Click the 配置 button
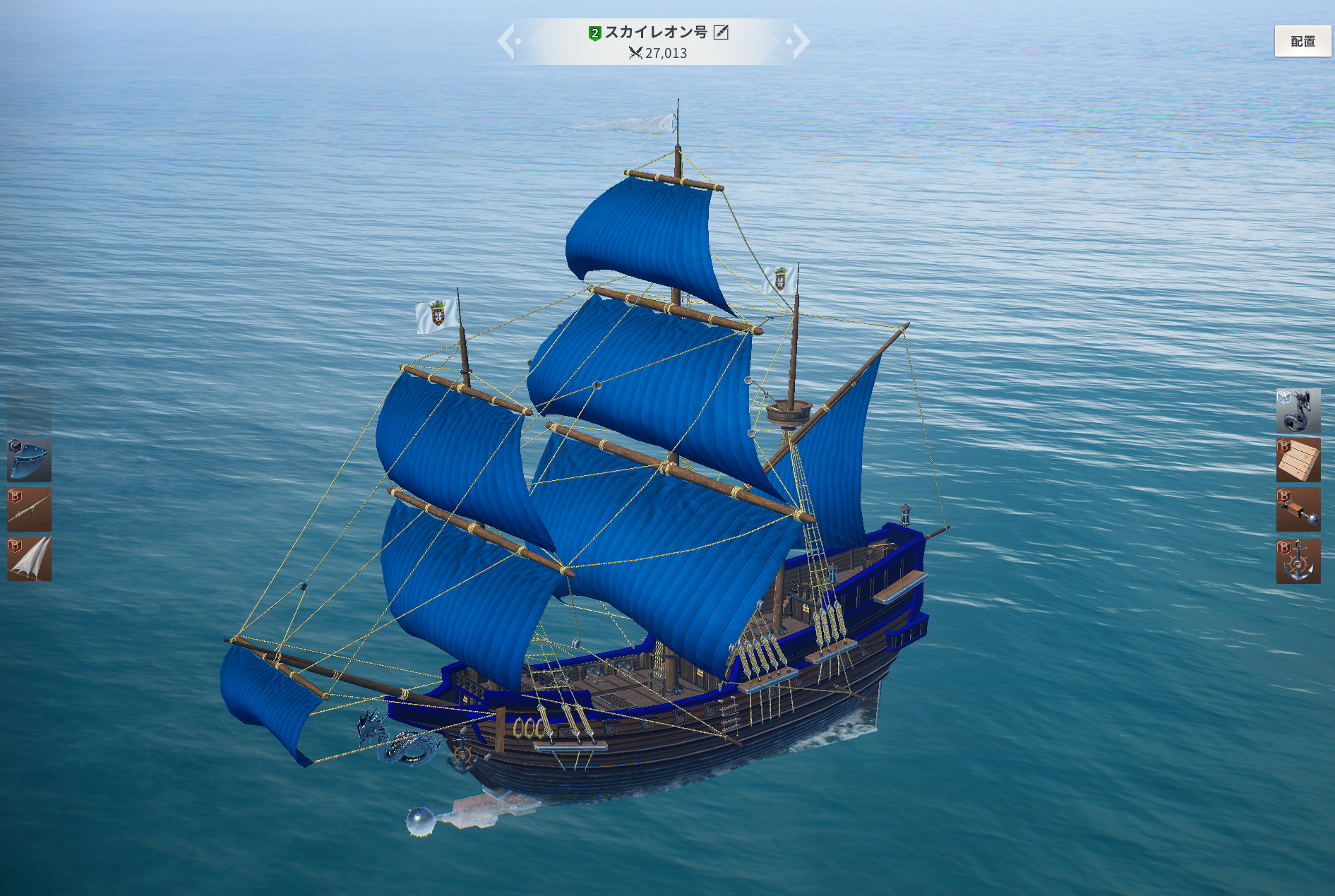1335x896 pixels. [1303, 42]
